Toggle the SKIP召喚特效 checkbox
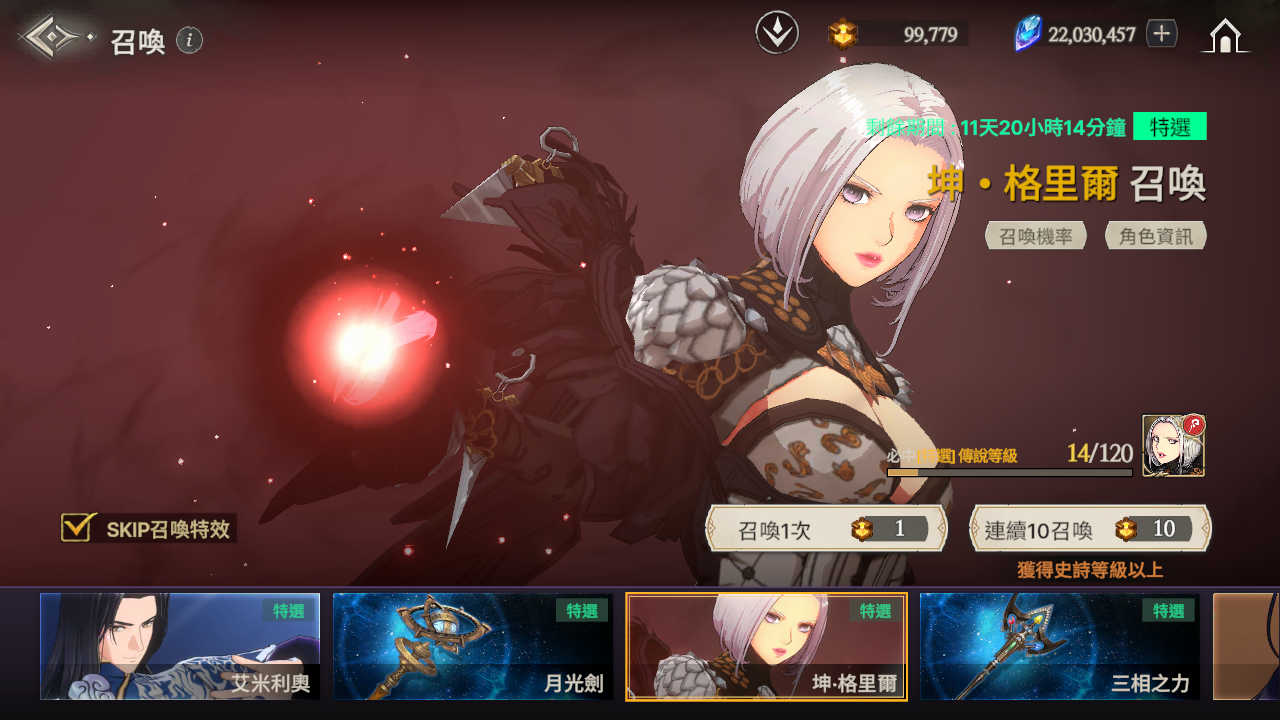Viewport: 1280px width, 720px height. pos(77,528)
